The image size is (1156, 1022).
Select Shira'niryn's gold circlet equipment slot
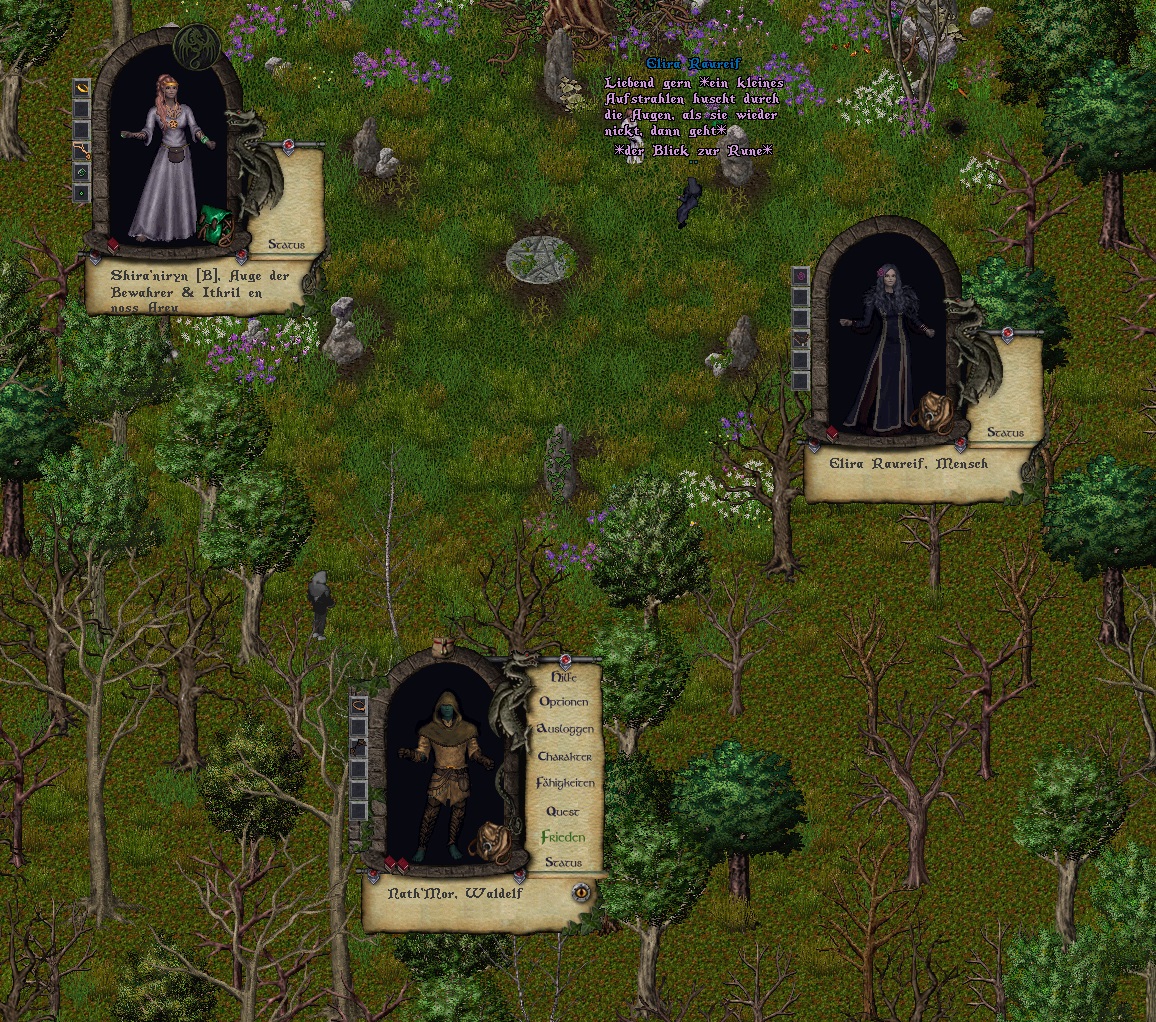[x=82, y=88]
